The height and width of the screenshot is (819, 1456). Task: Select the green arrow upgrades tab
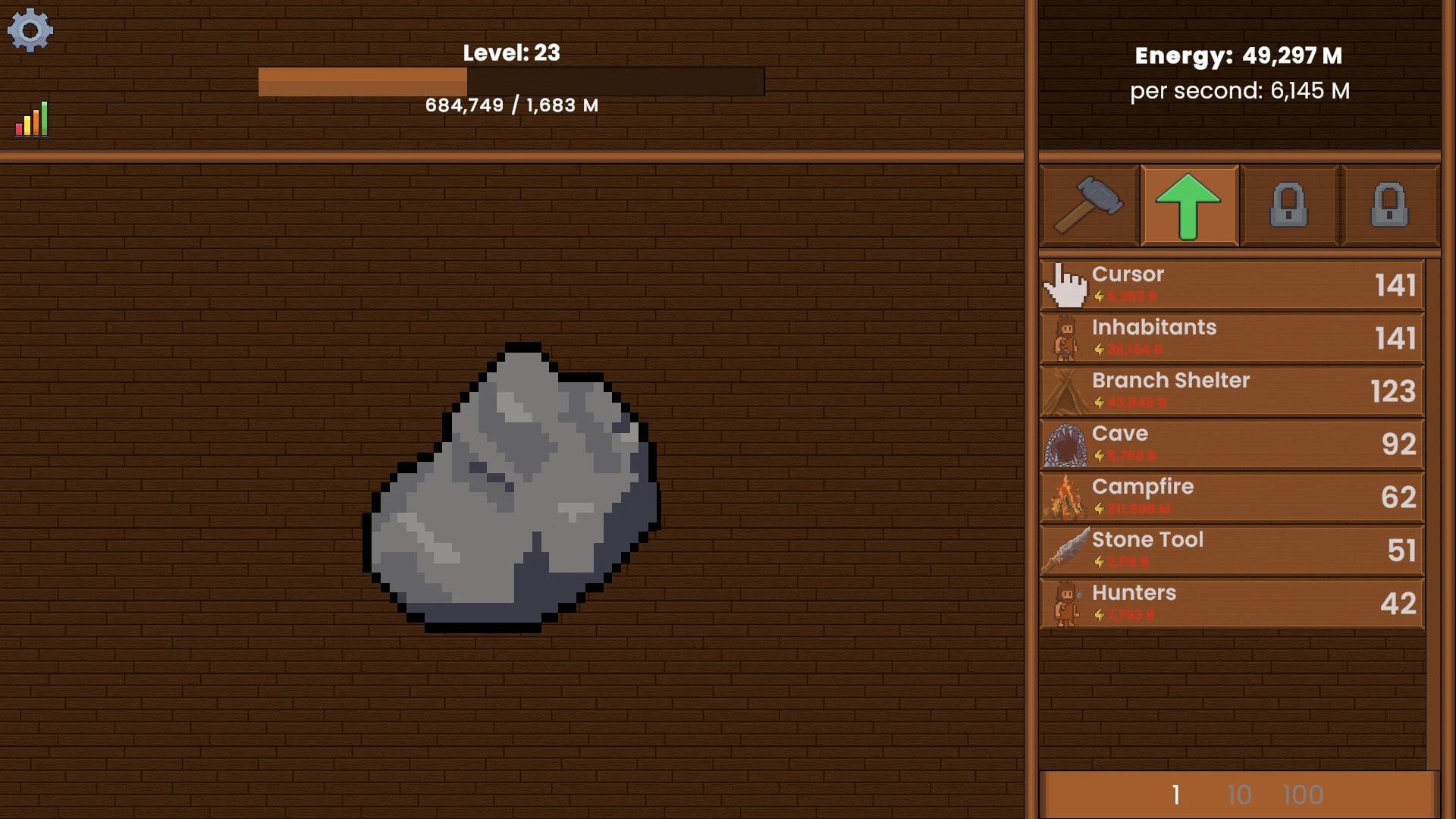(1189, 205)
